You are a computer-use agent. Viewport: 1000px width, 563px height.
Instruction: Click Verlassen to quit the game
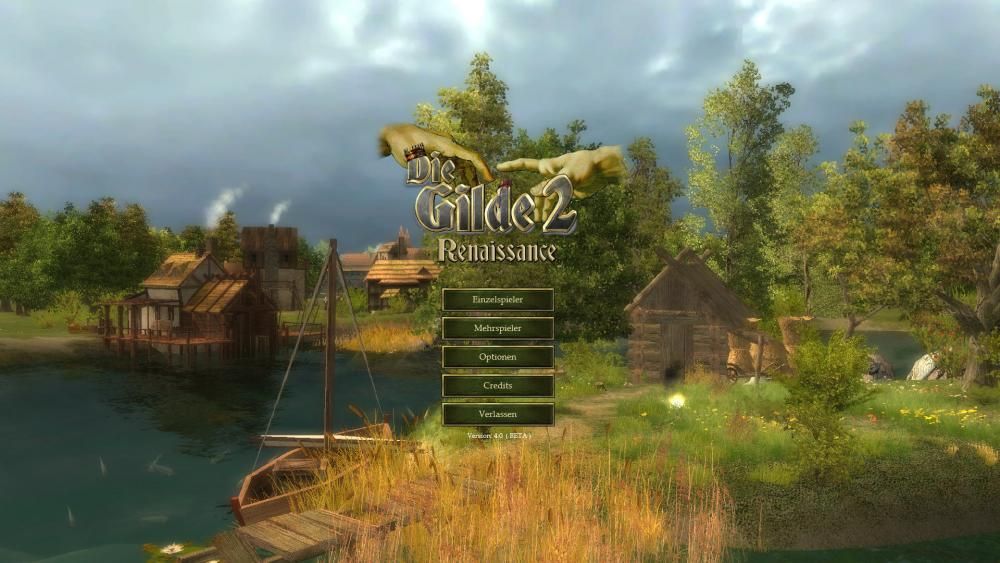[497, 414]
